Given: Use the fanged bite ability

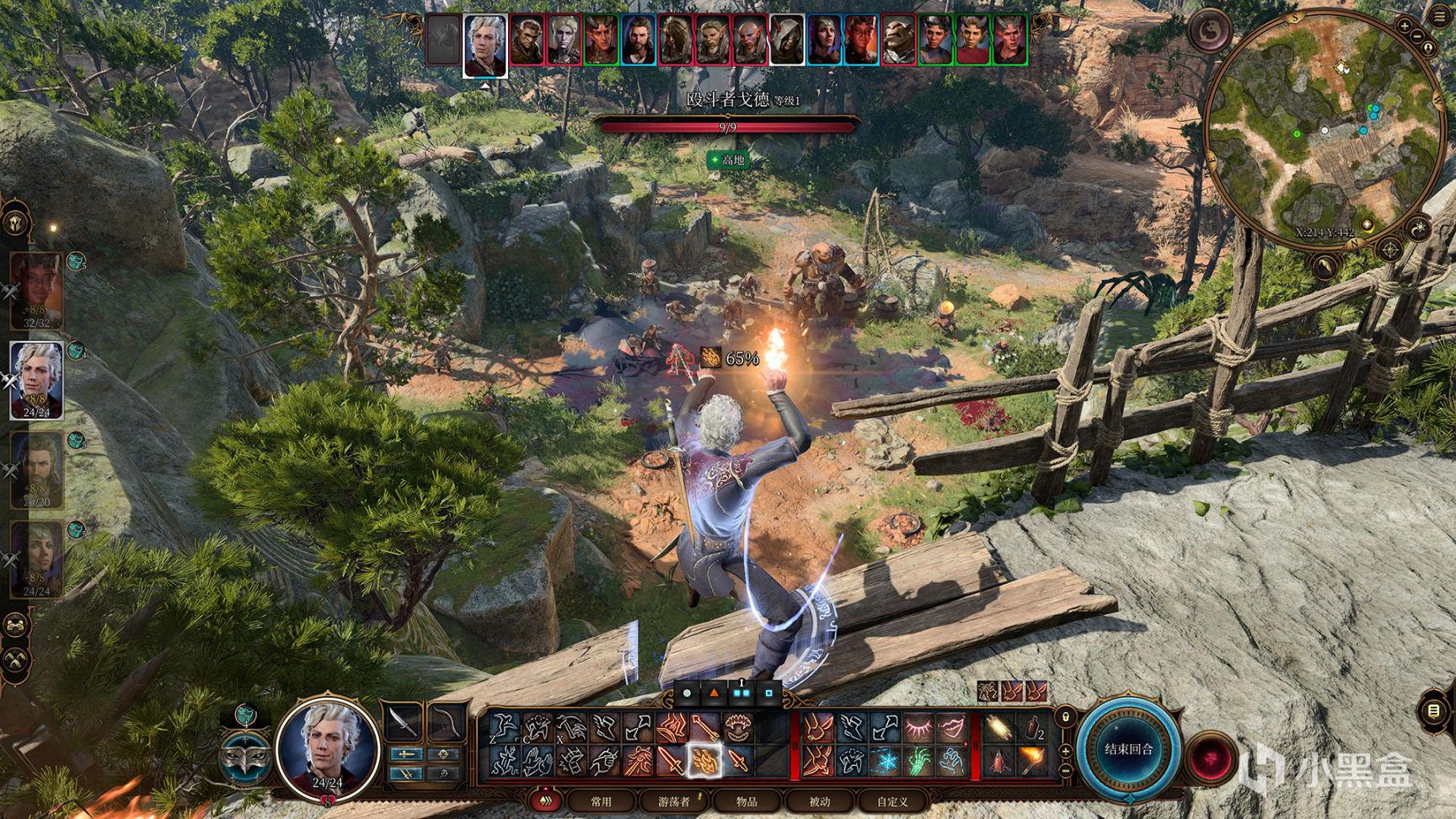Looking at the screenshot, I should 737,727.
